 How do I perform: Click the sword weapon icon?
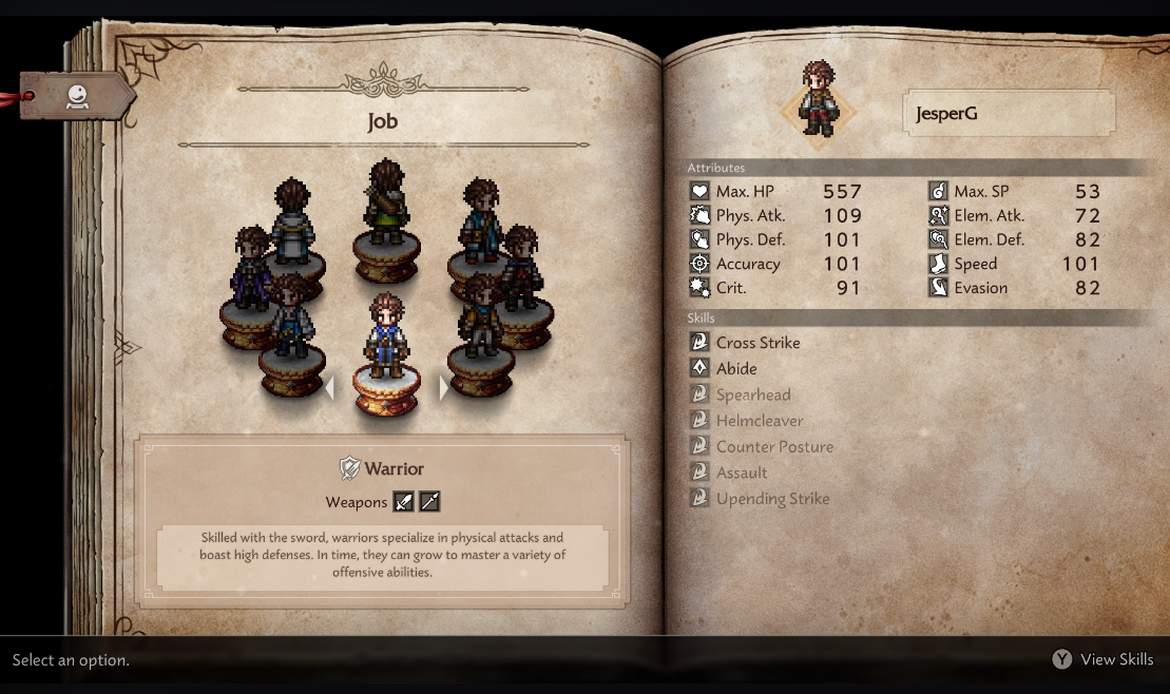pyautogui.click(x=403, y=502)
